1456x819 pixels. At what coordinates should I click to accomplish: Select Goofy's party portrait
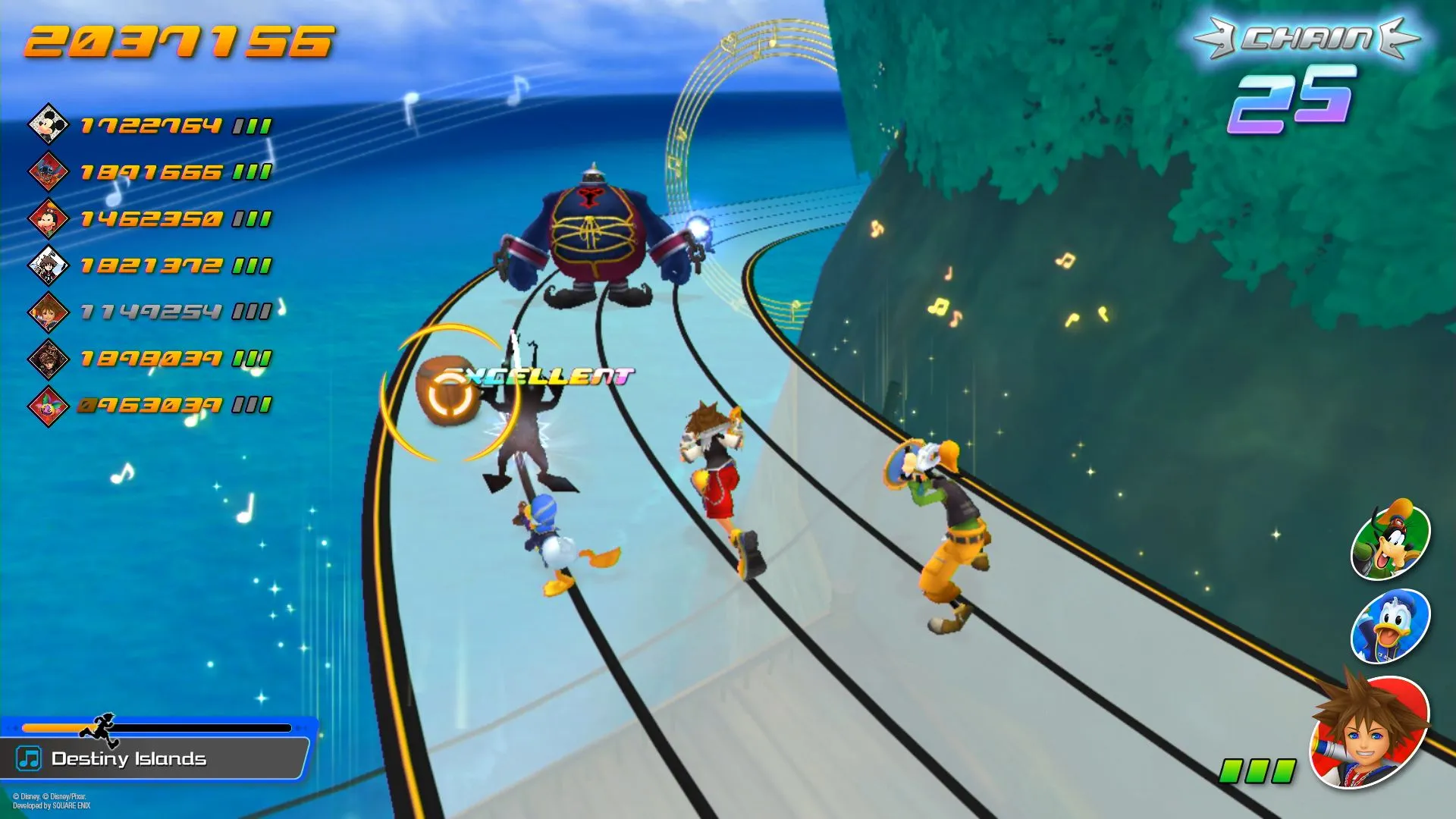(1390, 540)
